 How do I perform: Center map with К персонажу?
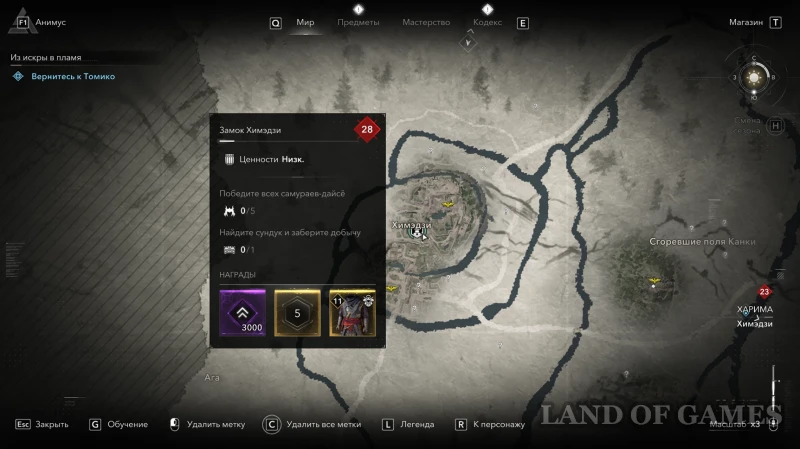coord(490,424)
